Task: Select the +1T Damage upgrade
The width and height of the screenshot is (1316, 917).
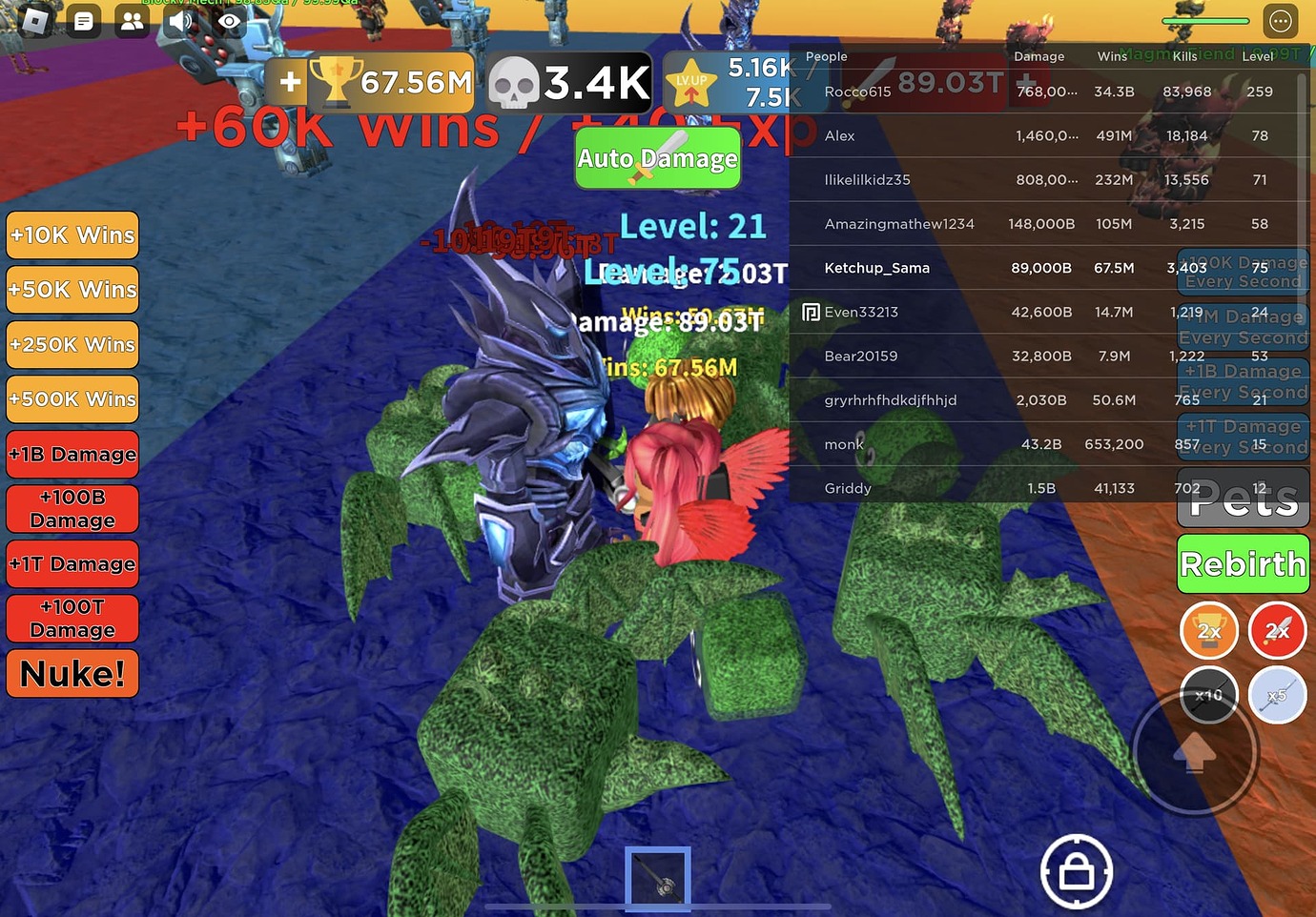Action: click(x=72, y=564)
